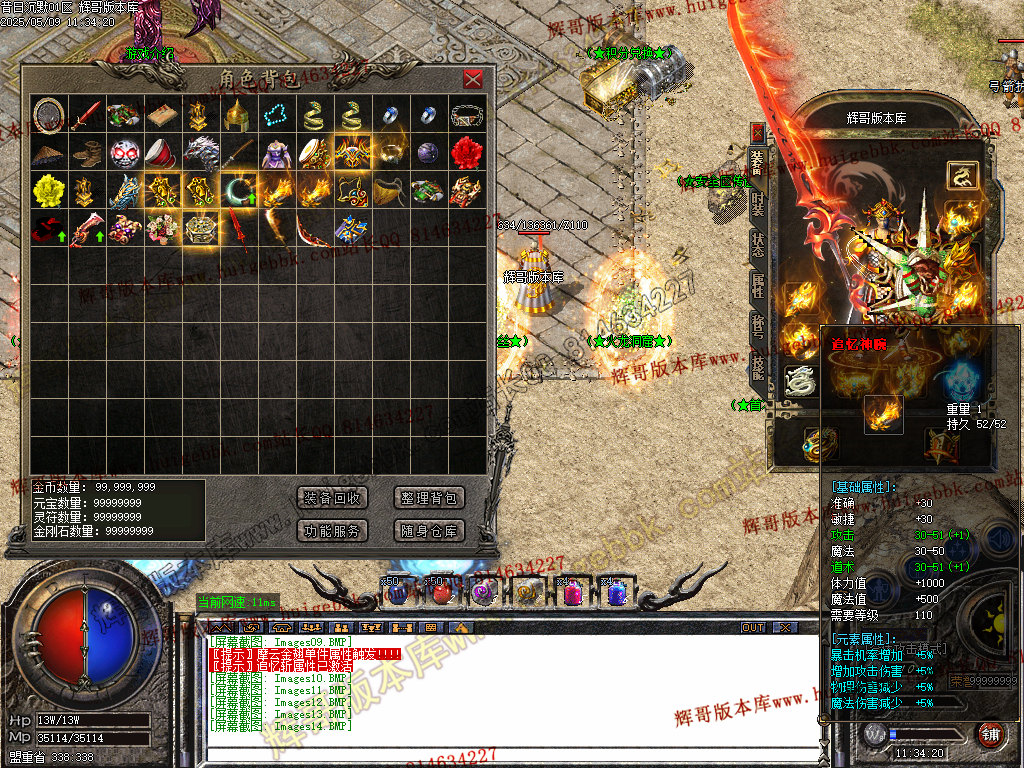
Task: Select the red flower item in the bag
Action: coord(466,153)
